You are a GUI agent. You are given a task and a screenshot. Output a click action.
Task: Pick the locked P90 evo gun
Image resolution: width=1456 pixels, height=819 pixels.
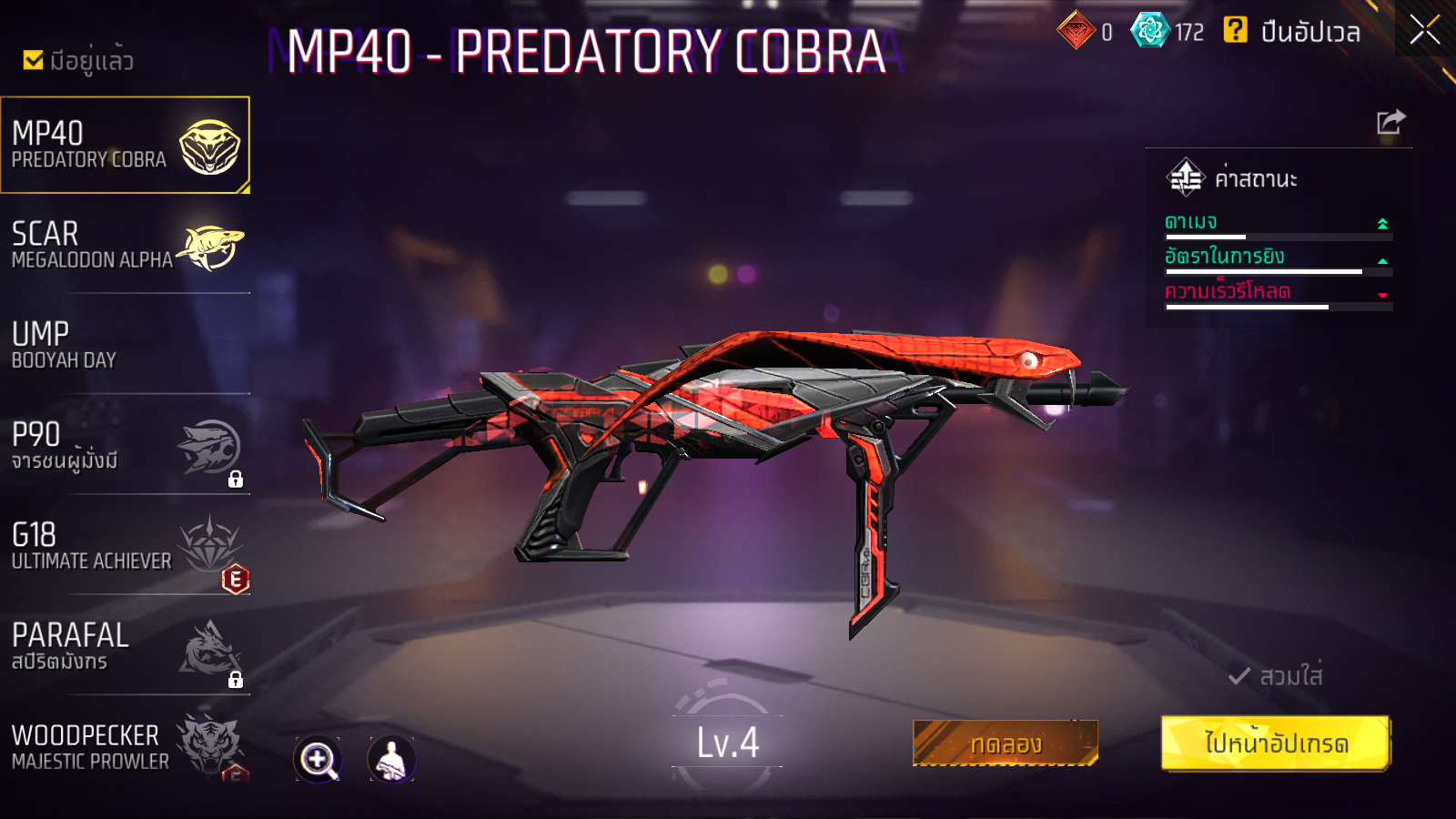click(x=125, y=446)
